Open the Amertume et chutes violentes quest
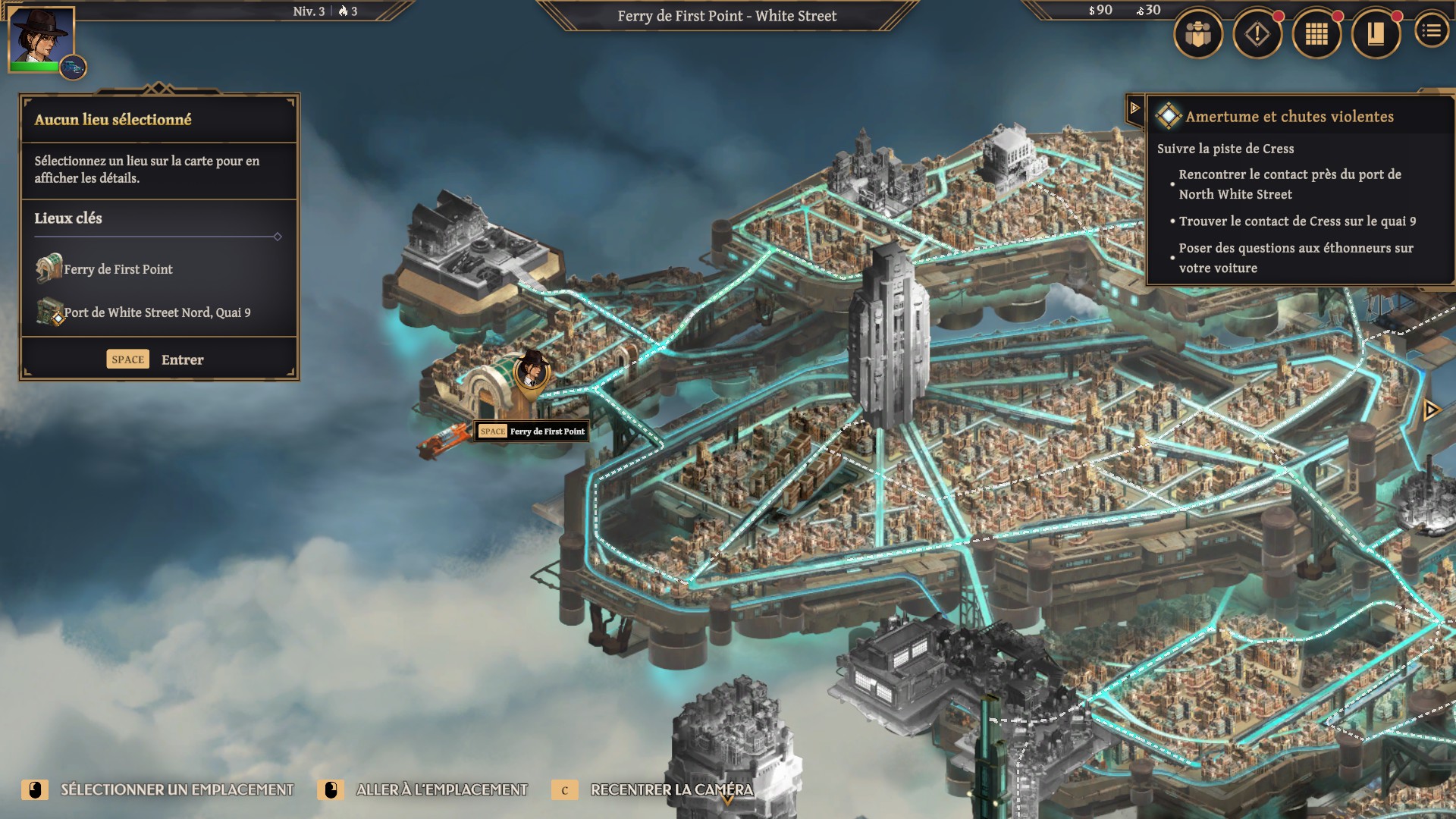Screen dimensions: 1456x819 click(1289, 117)
